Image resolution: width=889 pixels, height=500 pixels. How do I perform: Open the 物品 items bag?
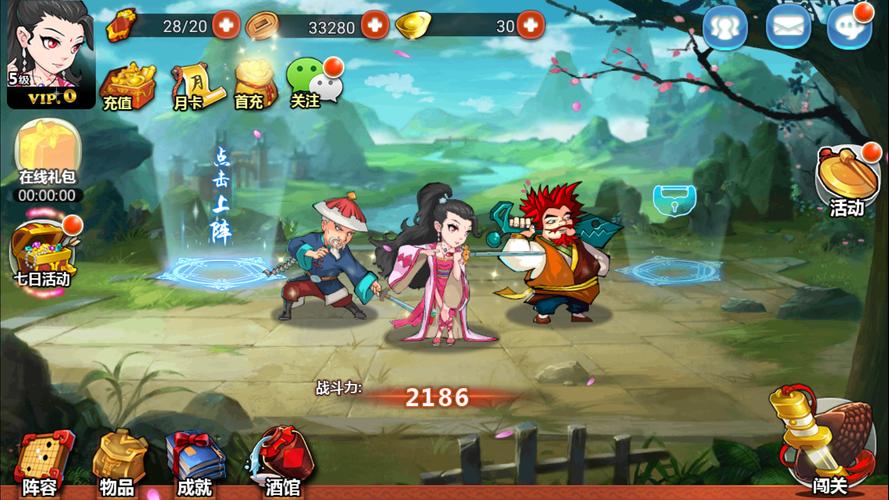(x=118, y=463)
